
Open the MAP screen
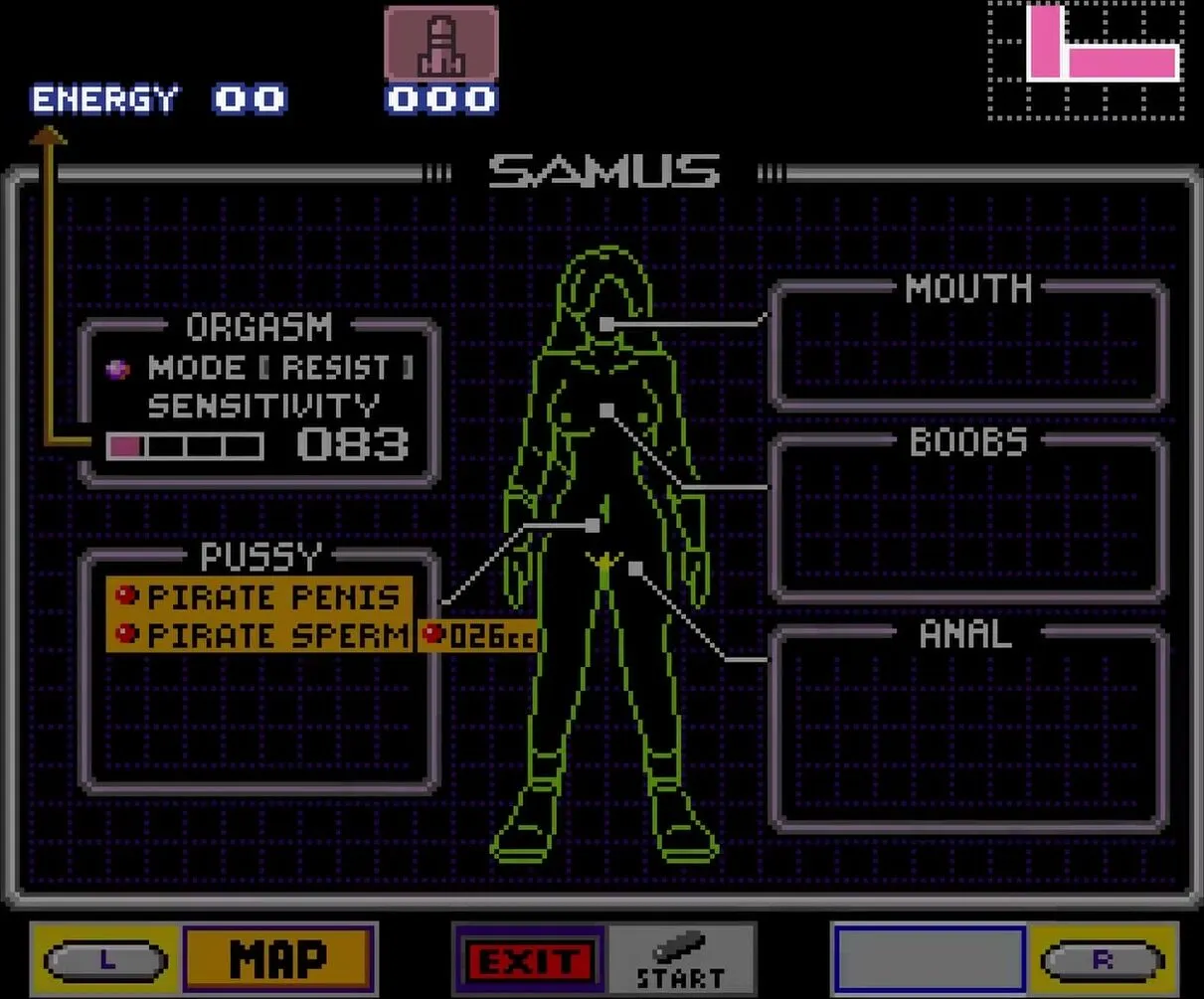pos(277,959)
